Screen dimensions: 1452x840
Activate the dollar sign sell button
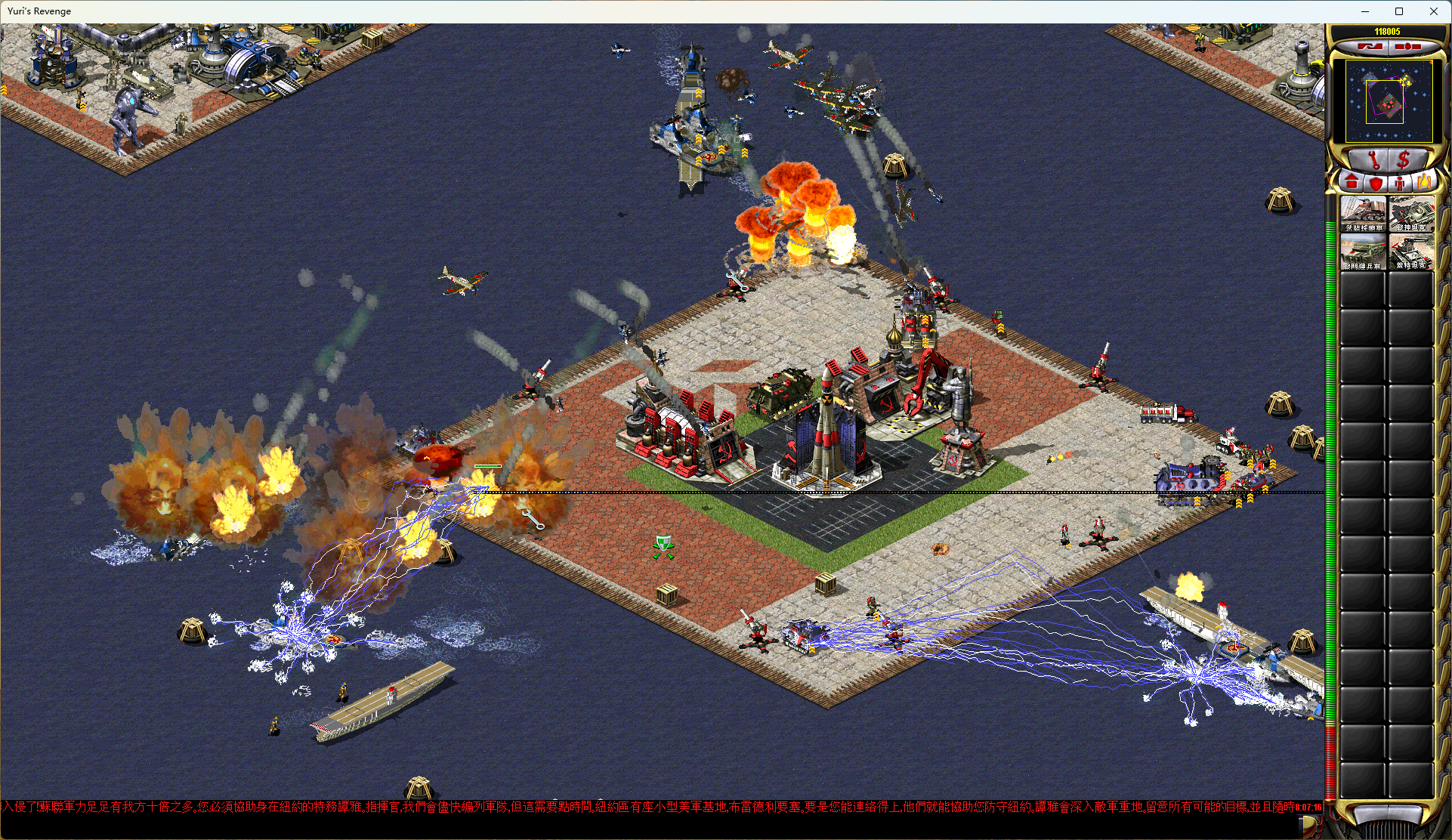tap(1404, 160)
